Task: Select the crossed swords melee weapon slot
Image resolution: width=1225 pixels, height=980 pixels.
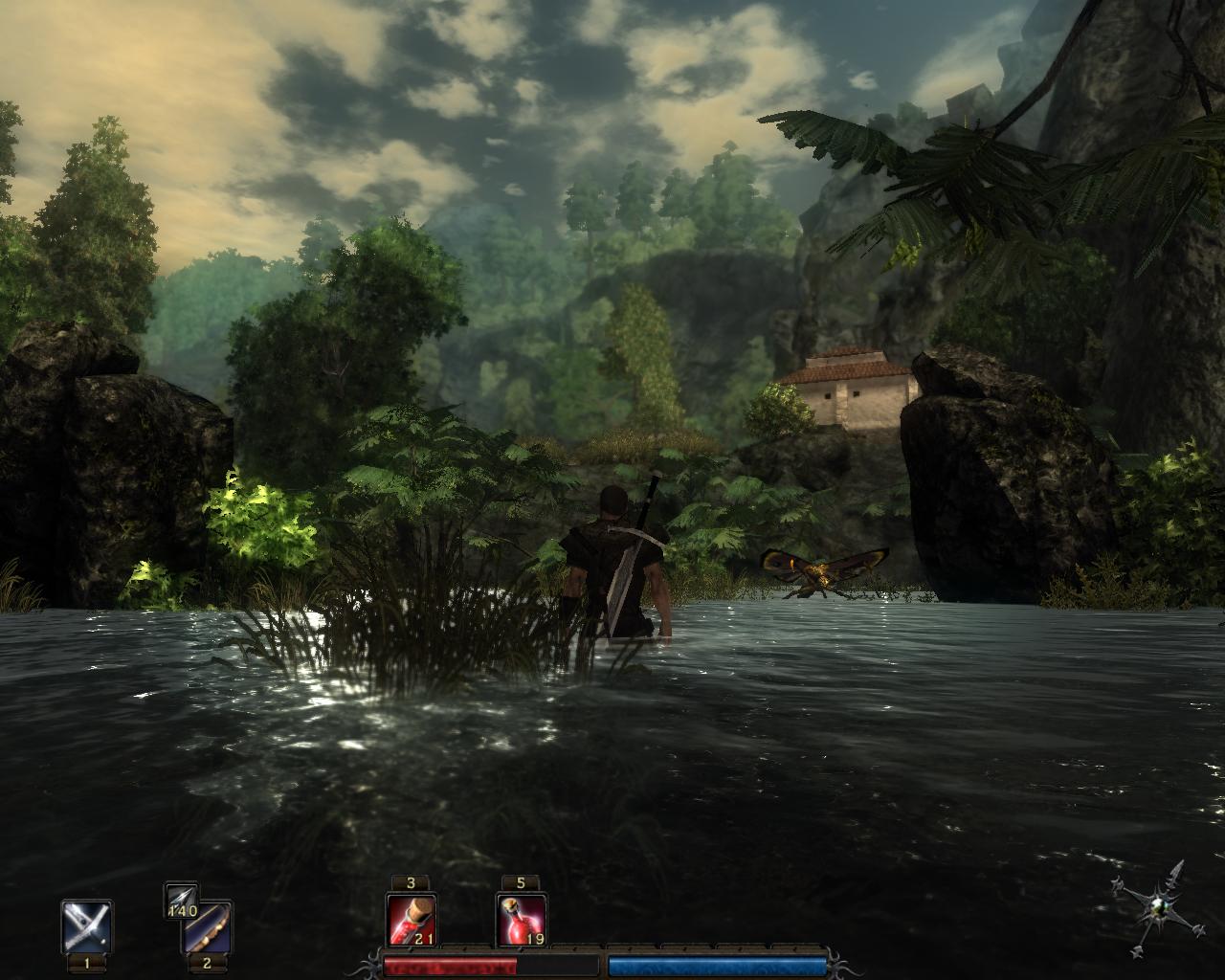Action: click(86, 926)
